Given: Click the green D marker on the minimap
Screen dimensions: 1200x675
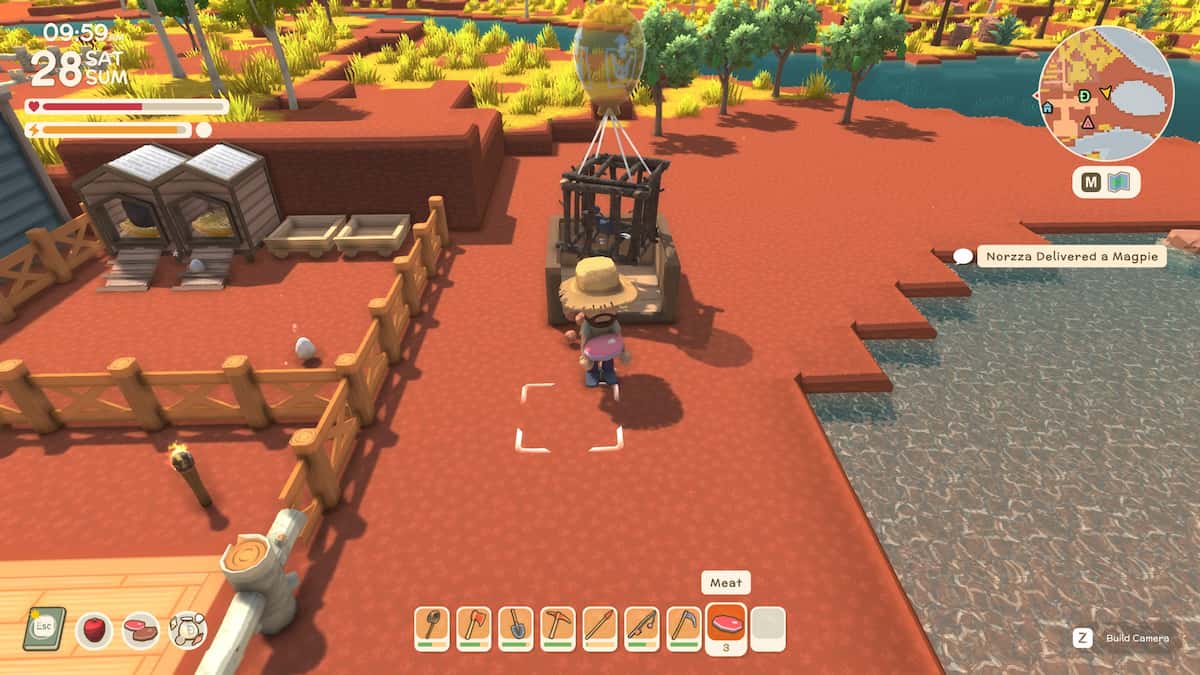Looking at the screenshot, I should click(x=1085, y=95).
